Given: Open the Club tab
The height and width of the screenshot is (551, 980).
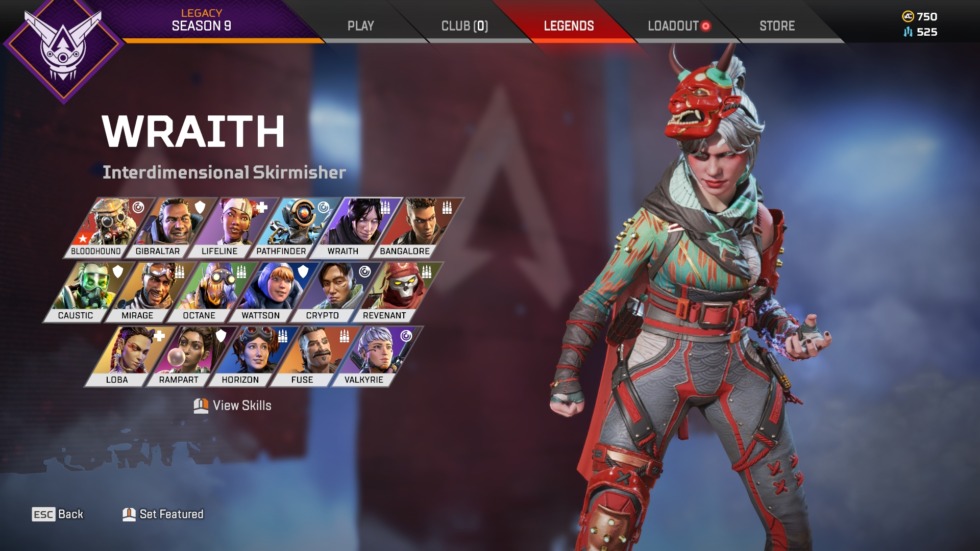Looking at the screenshot, I should pos(464,25).
